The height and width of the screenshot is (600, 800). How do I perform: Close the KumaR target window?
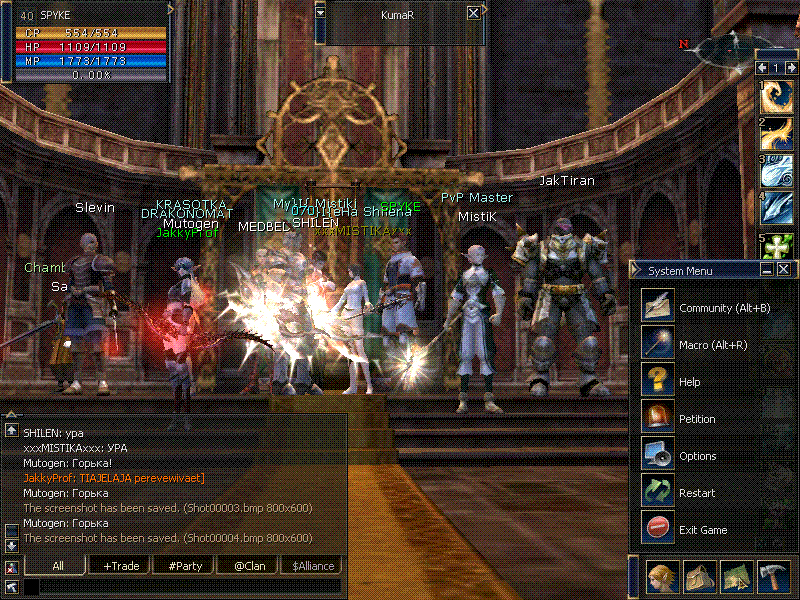tap(473, 13)
